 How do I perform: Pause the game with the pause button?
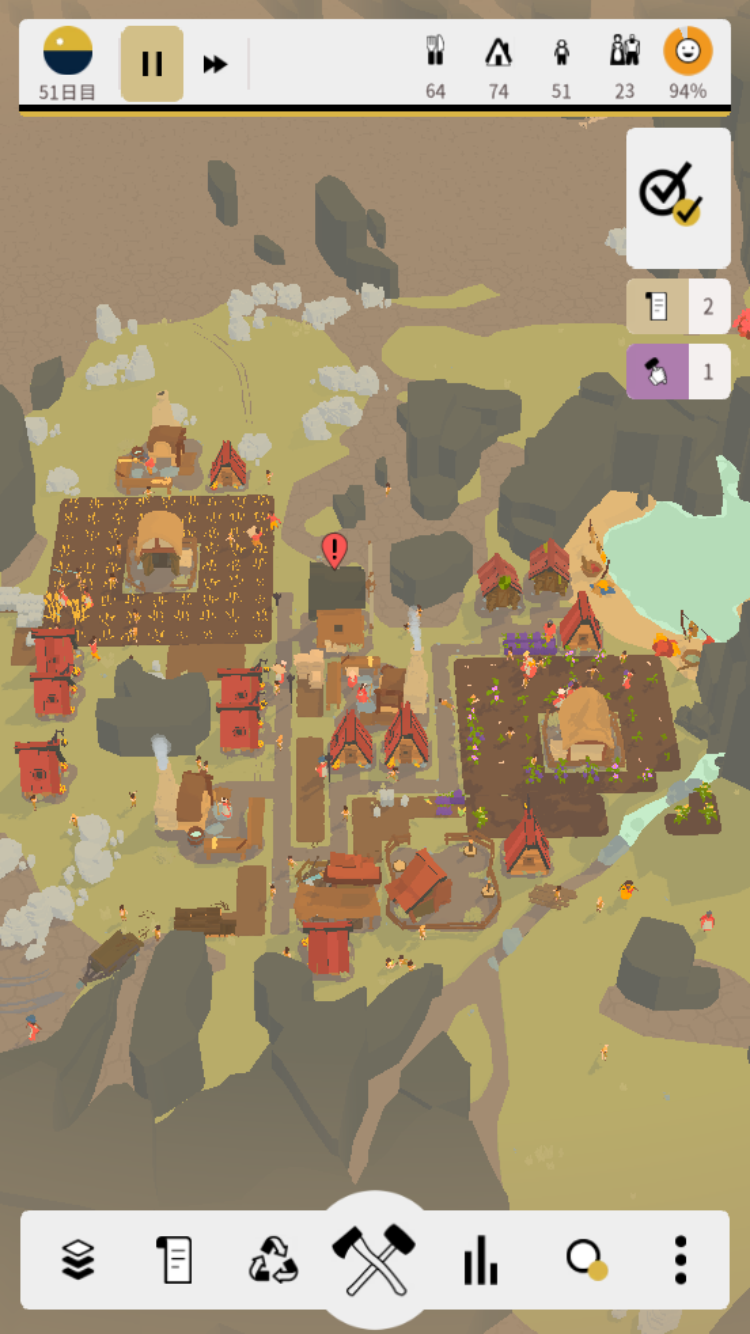152,64
